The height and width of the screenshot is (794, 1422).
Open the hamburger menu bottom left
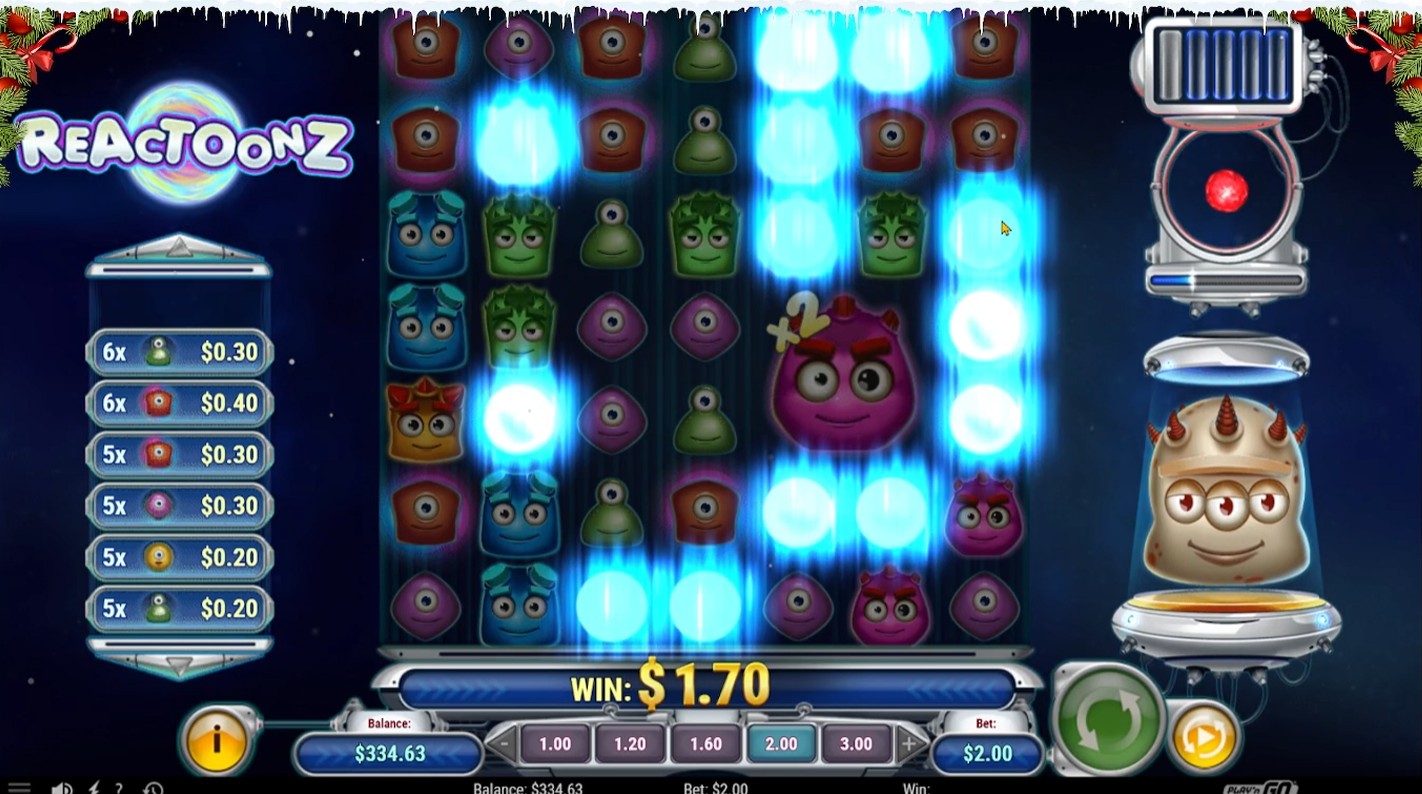(18, 788)
